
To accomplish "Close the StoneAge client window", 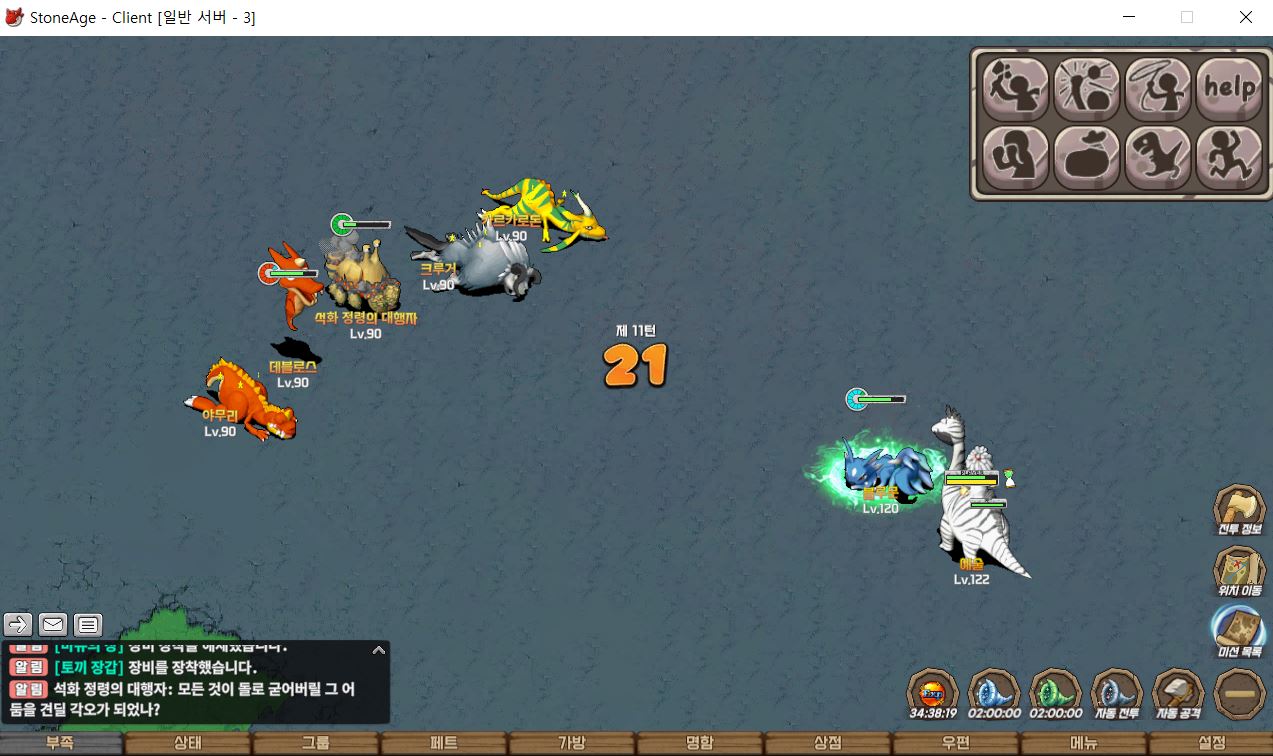I will pyautogui.click(x=1245, y=17).
